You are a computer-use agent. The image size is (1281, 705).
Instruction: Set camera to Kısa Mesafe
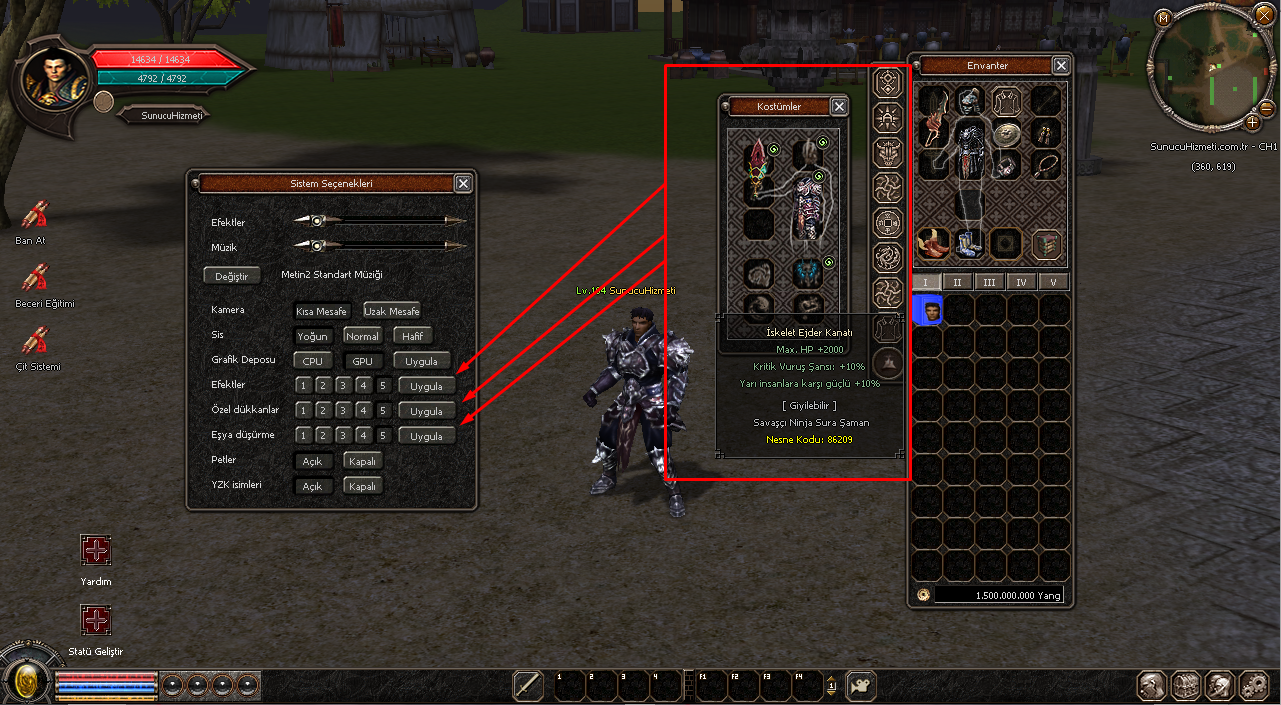[x=322, y=311]
